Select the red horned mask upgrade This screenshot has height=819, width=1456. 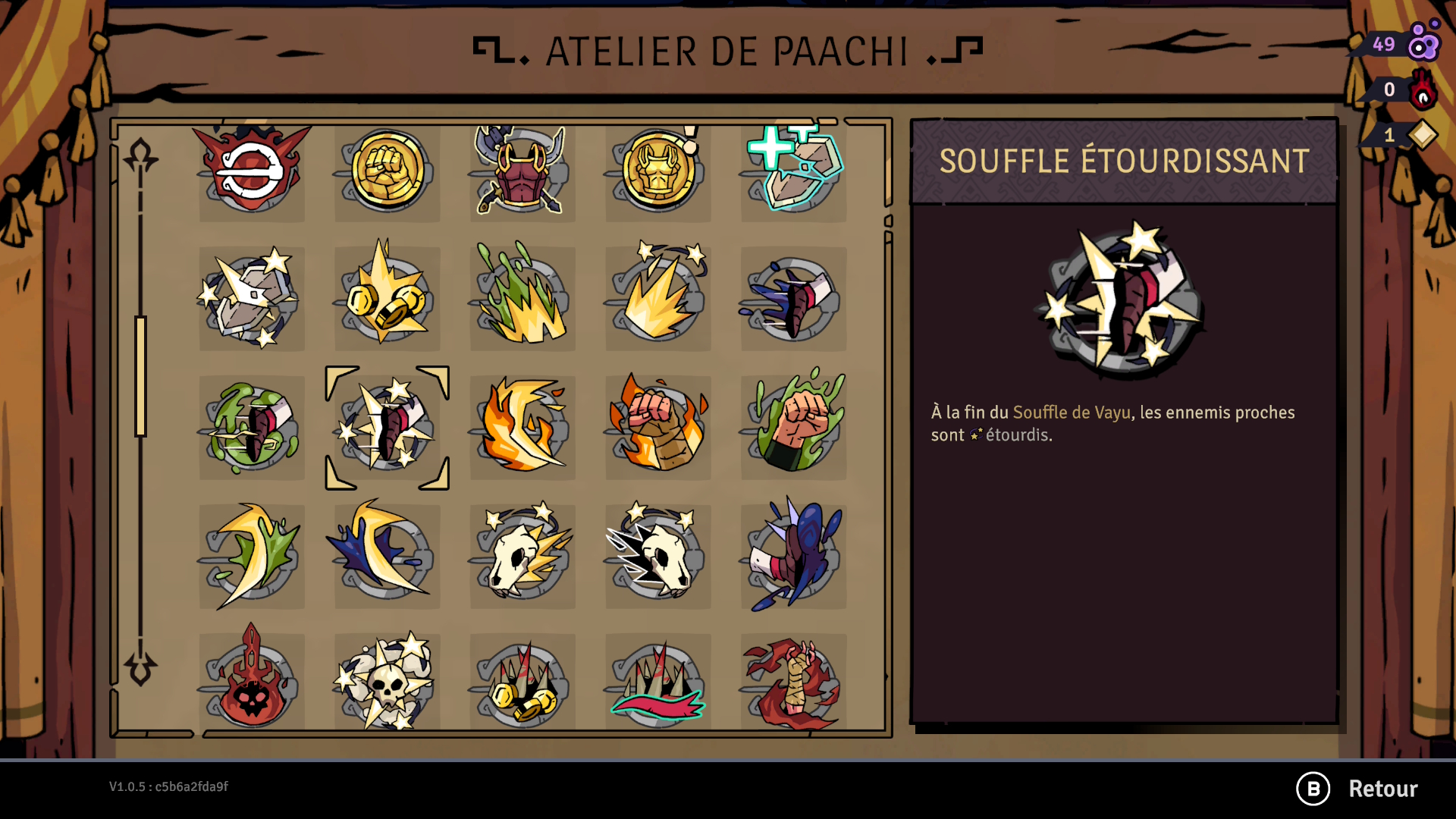pos(252,171)
